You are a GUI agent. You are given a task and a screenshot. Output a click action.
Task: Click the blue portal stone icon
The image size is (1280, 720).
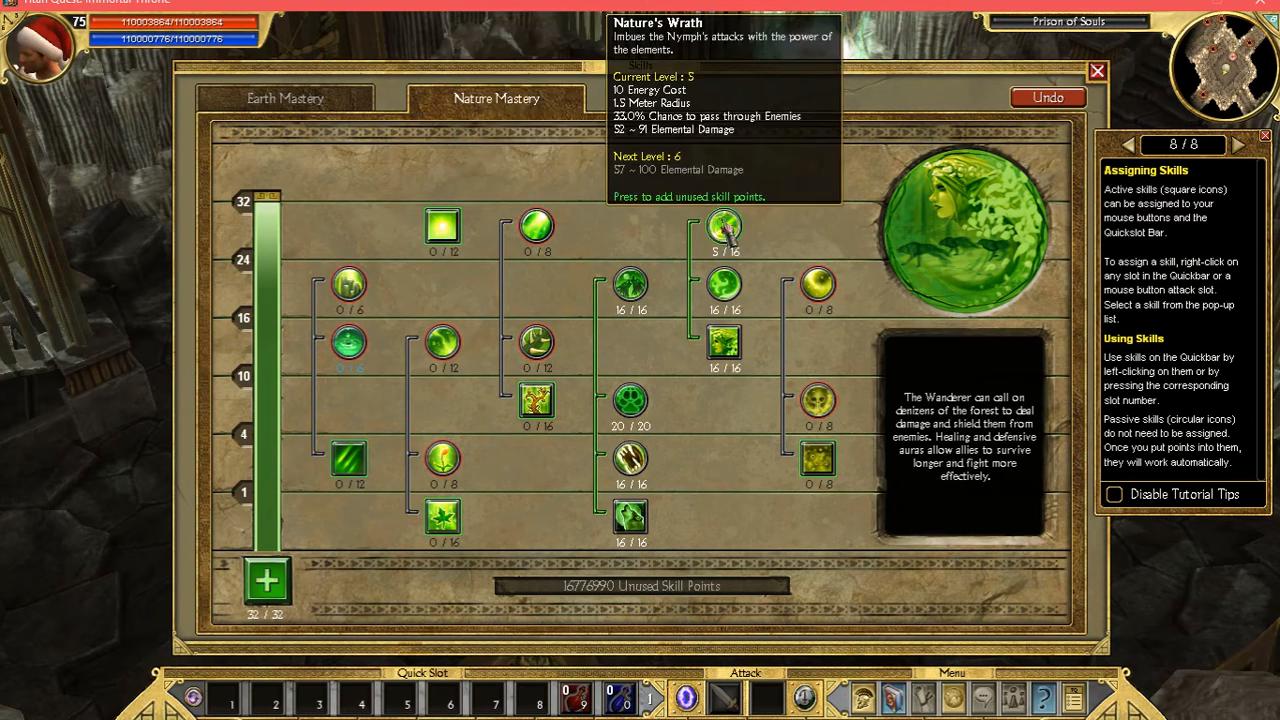pos(686,697)
